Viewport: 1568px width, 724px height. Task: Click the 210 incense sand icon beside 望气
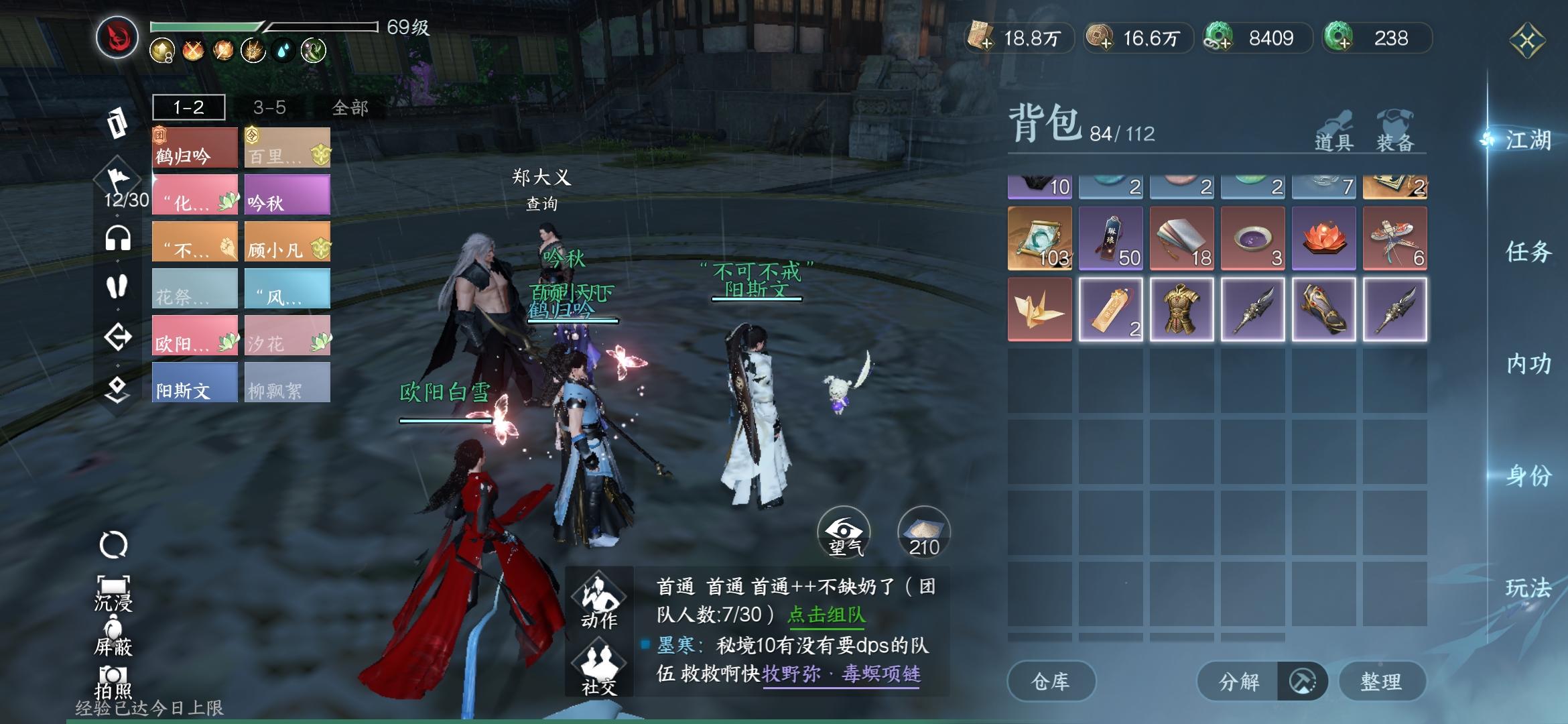click(x=923, y=533)
